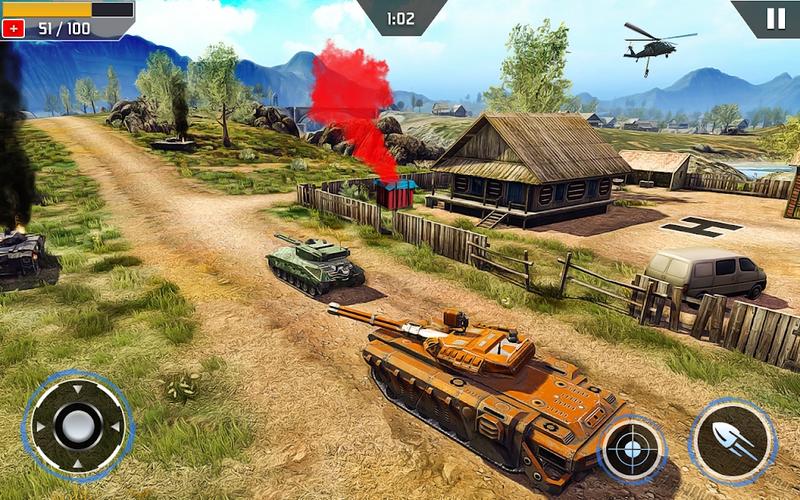Image resolution: width=800 pixels, height=500 pixels.
Task: Activate the crosshair aim button
Action: (632, 447)
